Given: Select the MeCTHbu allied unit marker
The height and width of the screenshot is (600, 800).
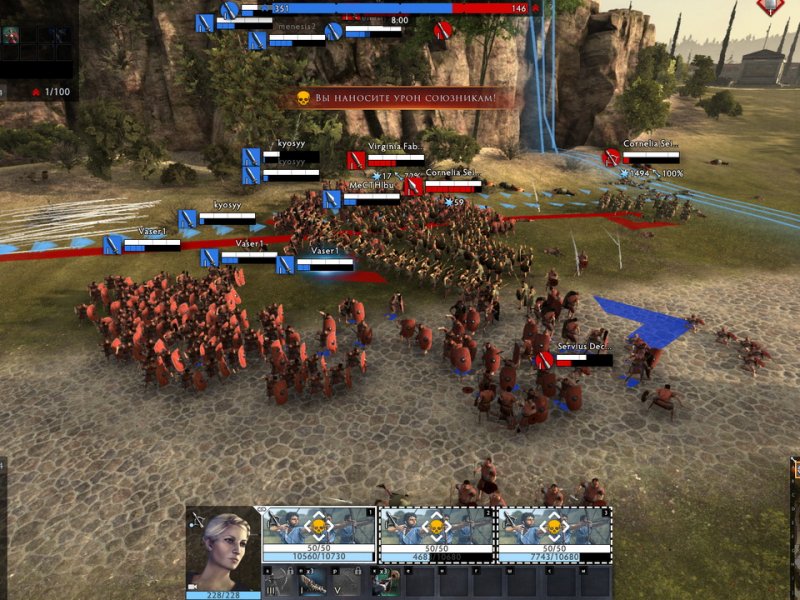Looking at the screenshot, I should [x=332, y=199].
